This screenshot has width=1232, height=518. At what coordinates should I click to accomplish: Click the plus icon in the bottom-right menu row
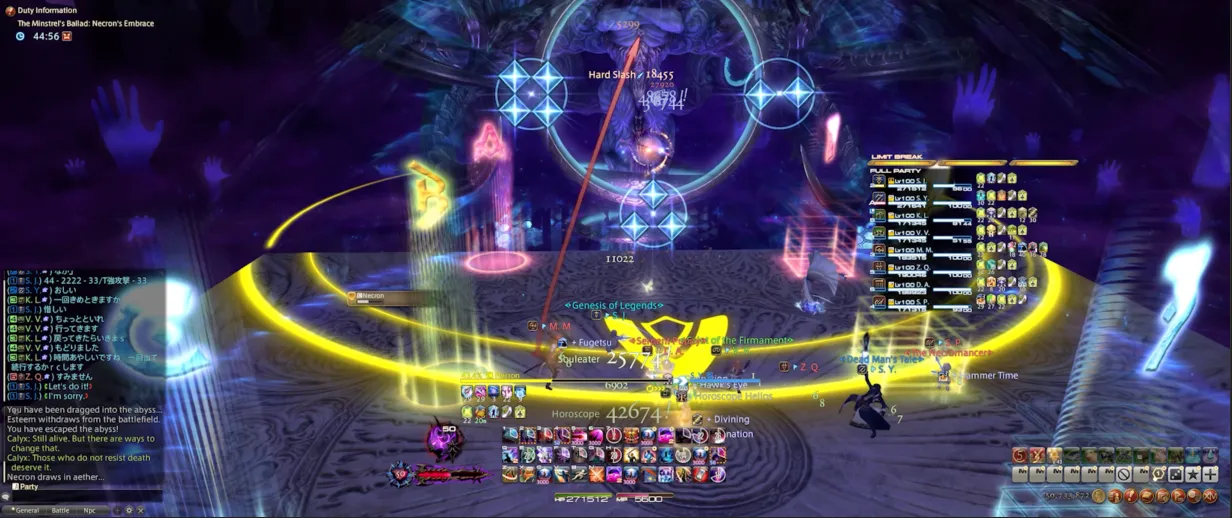tap(1210, 474)
